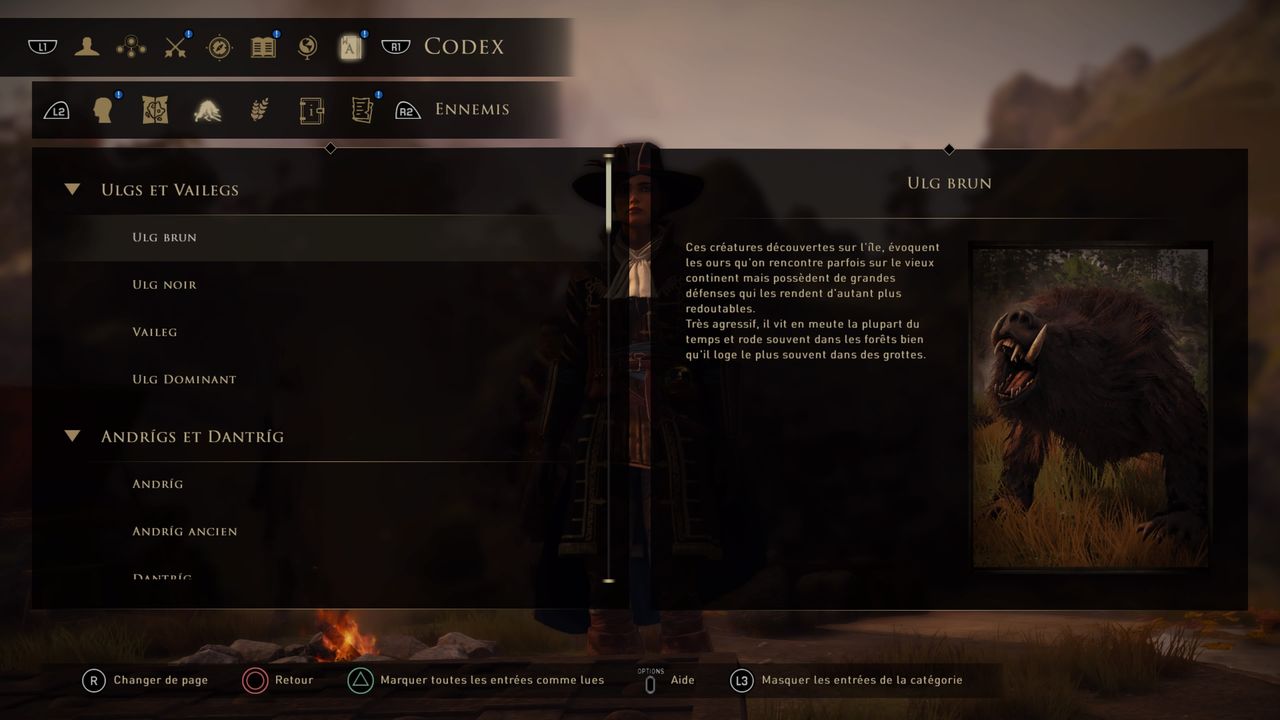
Task: Open the wheat plant codex category
Action: click(x=259, y=110)
